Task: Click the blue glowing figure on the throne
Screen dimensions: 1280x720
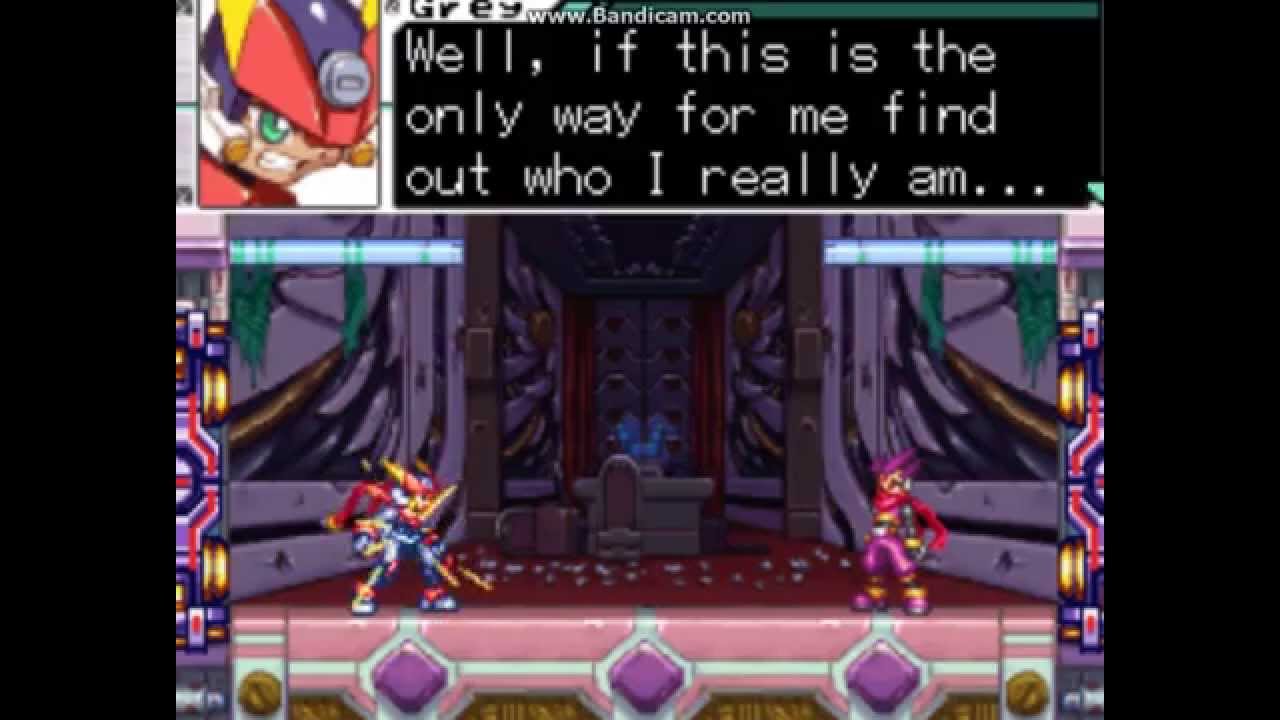Action: (643, 435)
